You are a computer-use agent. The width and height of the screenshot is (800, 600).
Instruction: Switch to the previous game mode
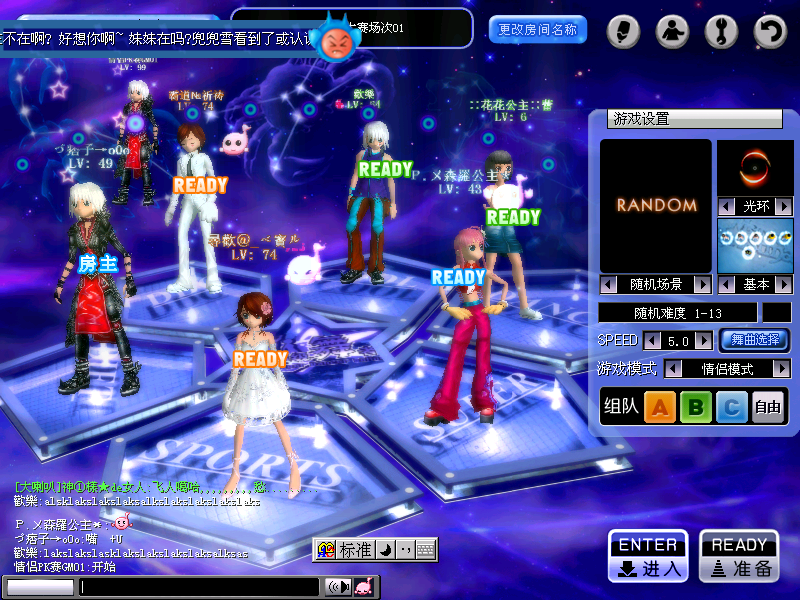coord(674,369)
